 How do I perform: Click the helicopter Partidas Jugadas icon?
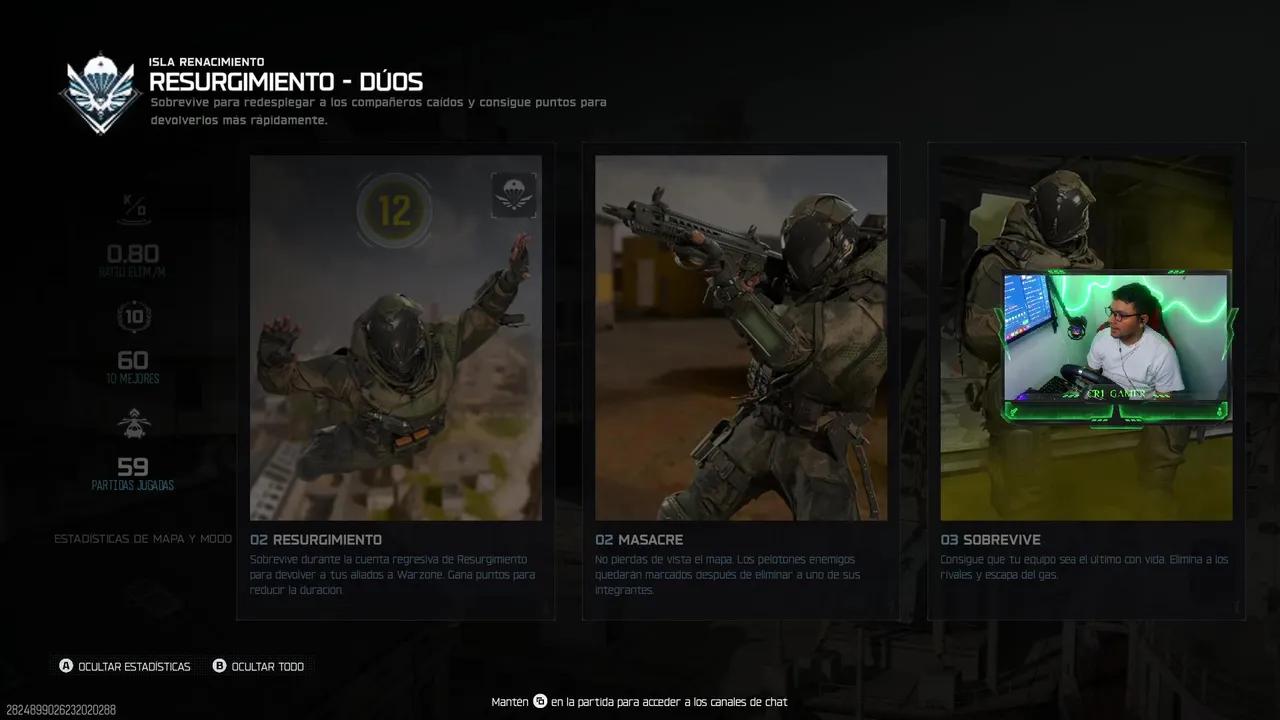[134, 423]
